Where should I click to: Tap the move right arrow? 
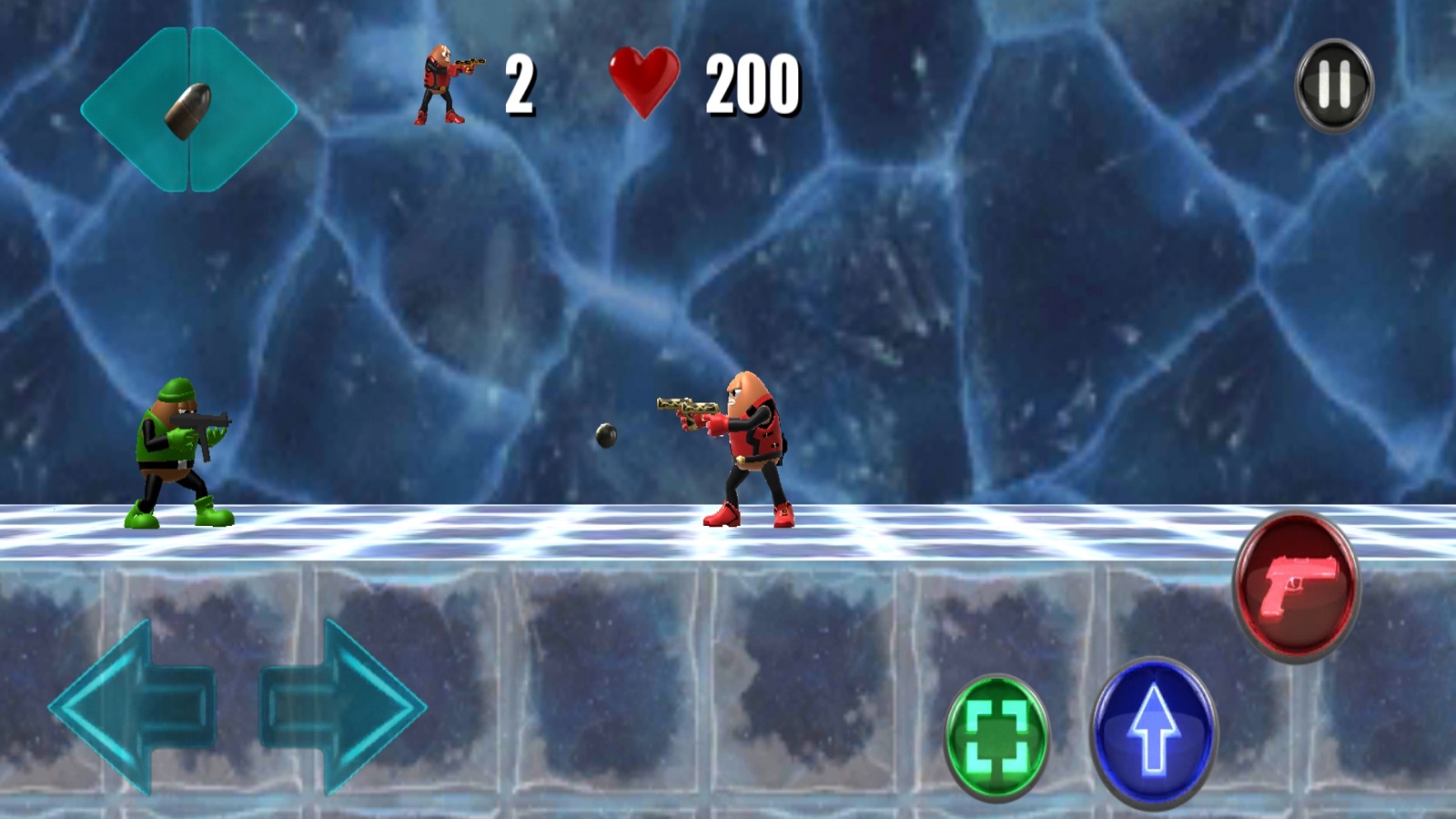click(x=343, y=707)
